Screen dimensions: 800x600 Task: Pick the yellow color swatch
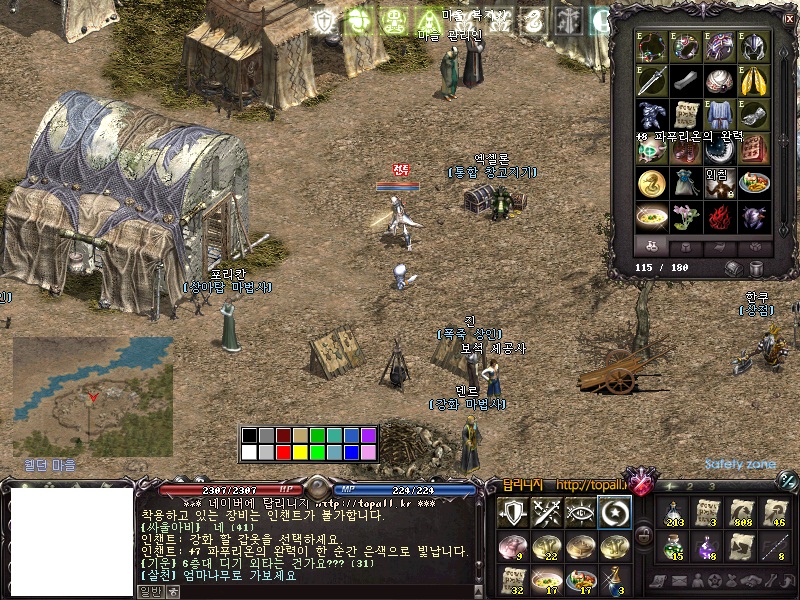pyautogui.click(x=299, y=452)
